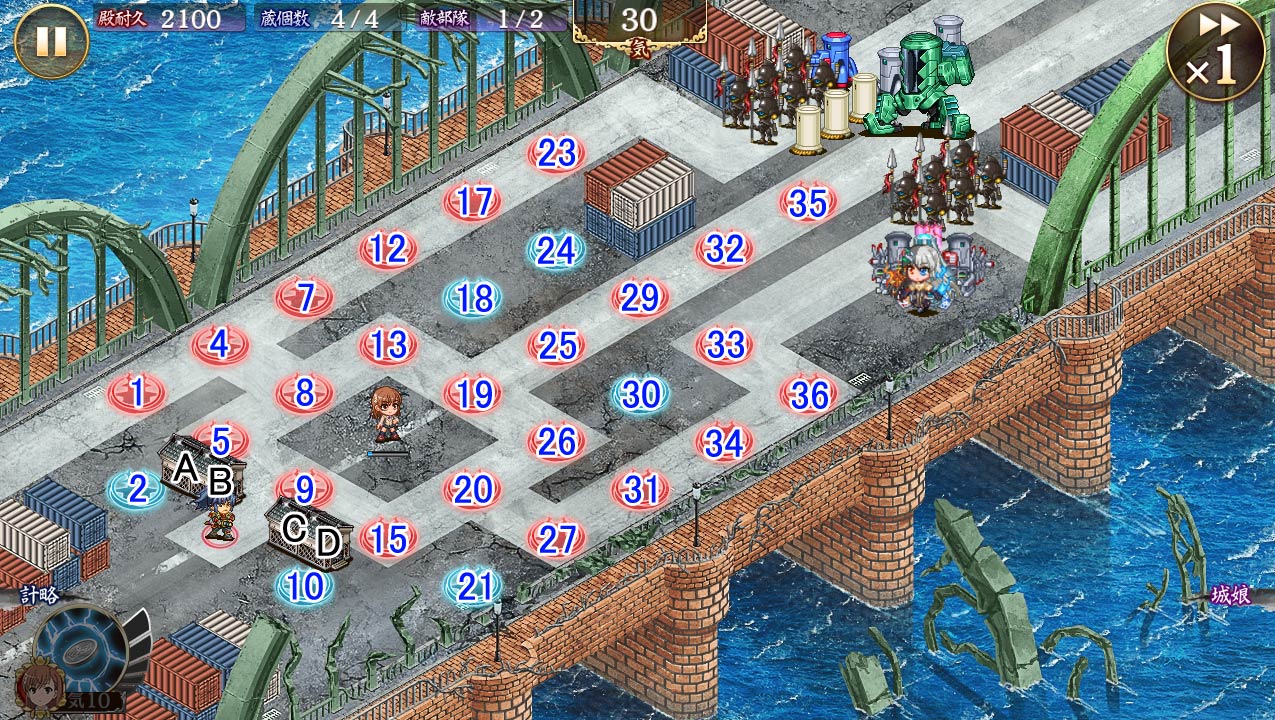Select placement tile number 23
This screenshot has height=720, width=1275.
pos(557,153)
